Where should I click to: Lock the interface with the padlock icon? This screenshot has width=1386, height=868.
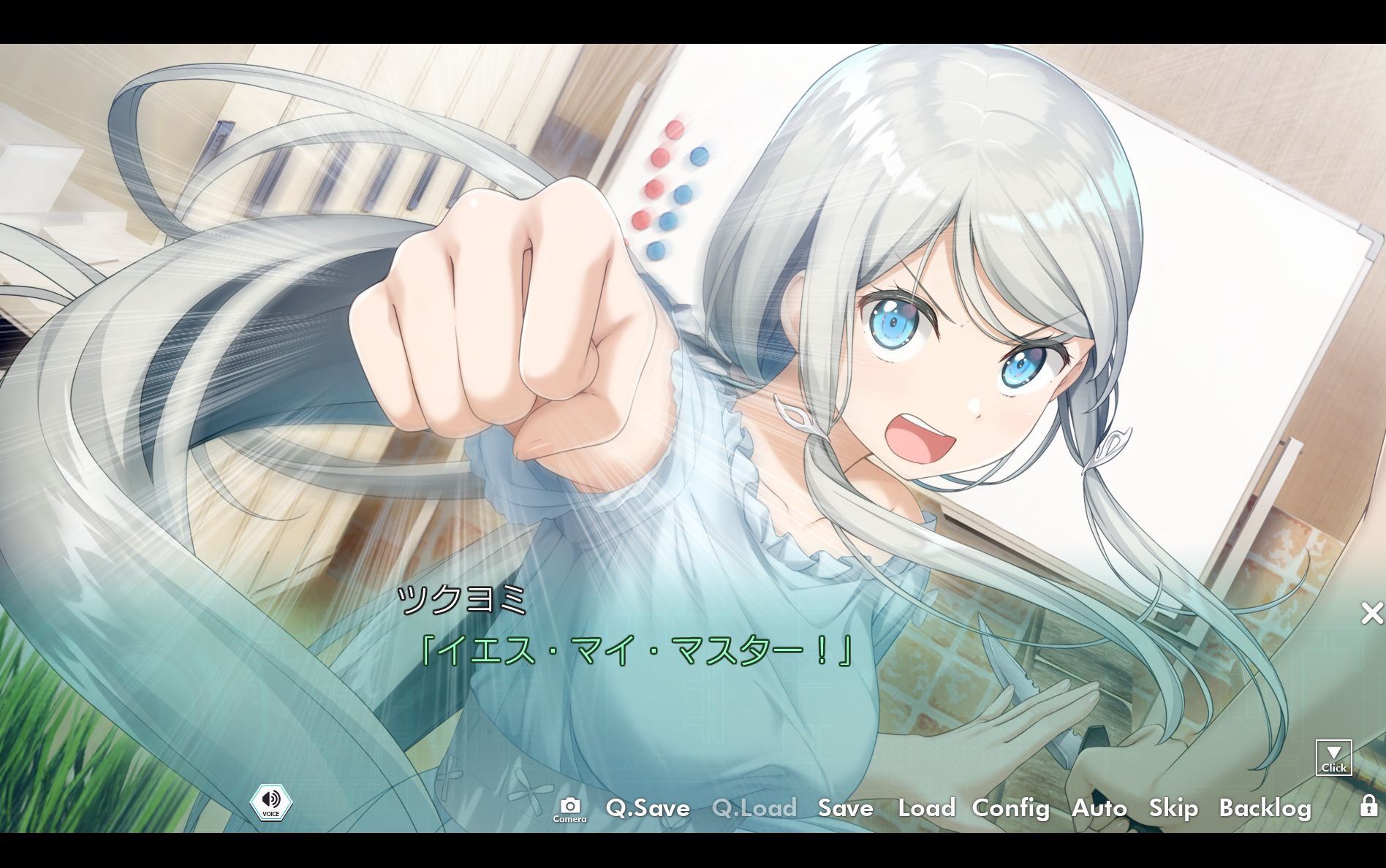point(1370,807)
